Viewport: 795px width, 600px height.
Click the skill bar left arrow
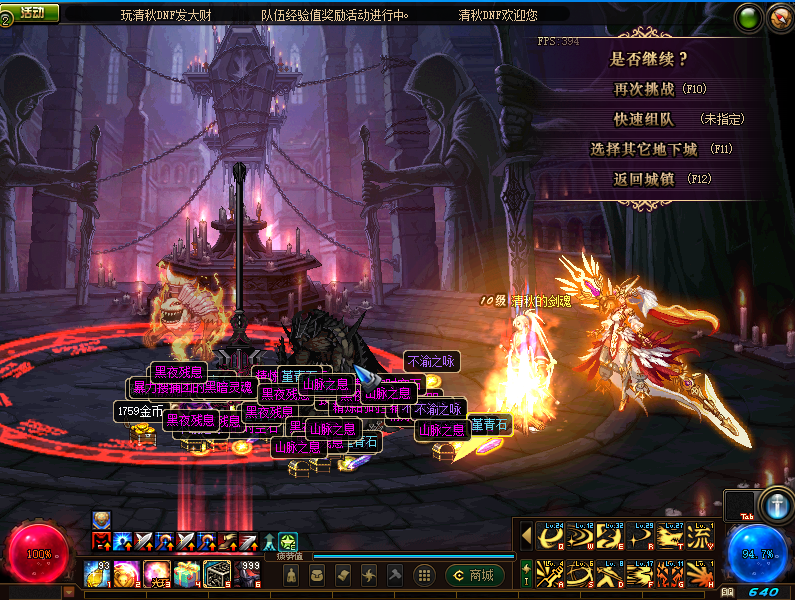pyautogui.click(x=526, y=536)
